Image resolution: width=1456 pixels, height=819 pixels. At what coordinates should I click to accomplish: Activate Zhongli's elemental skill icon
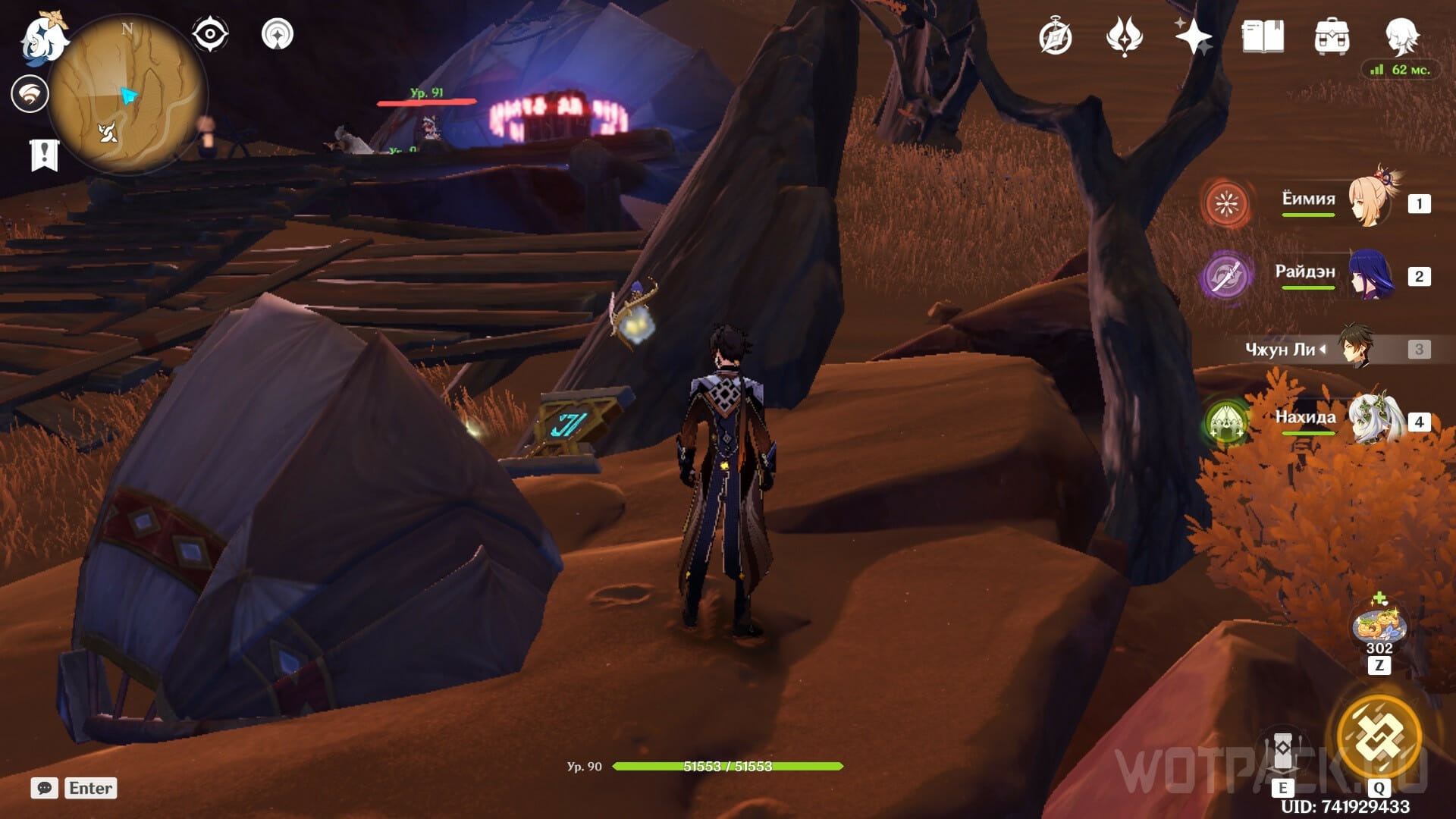coord(1282,751)
